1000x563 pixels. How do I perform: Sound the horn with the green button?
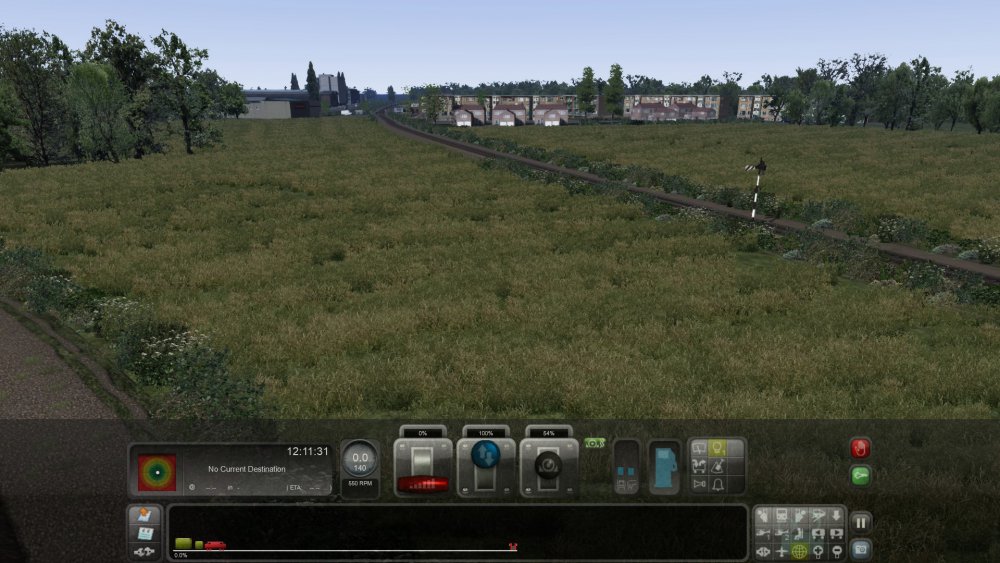860,476
